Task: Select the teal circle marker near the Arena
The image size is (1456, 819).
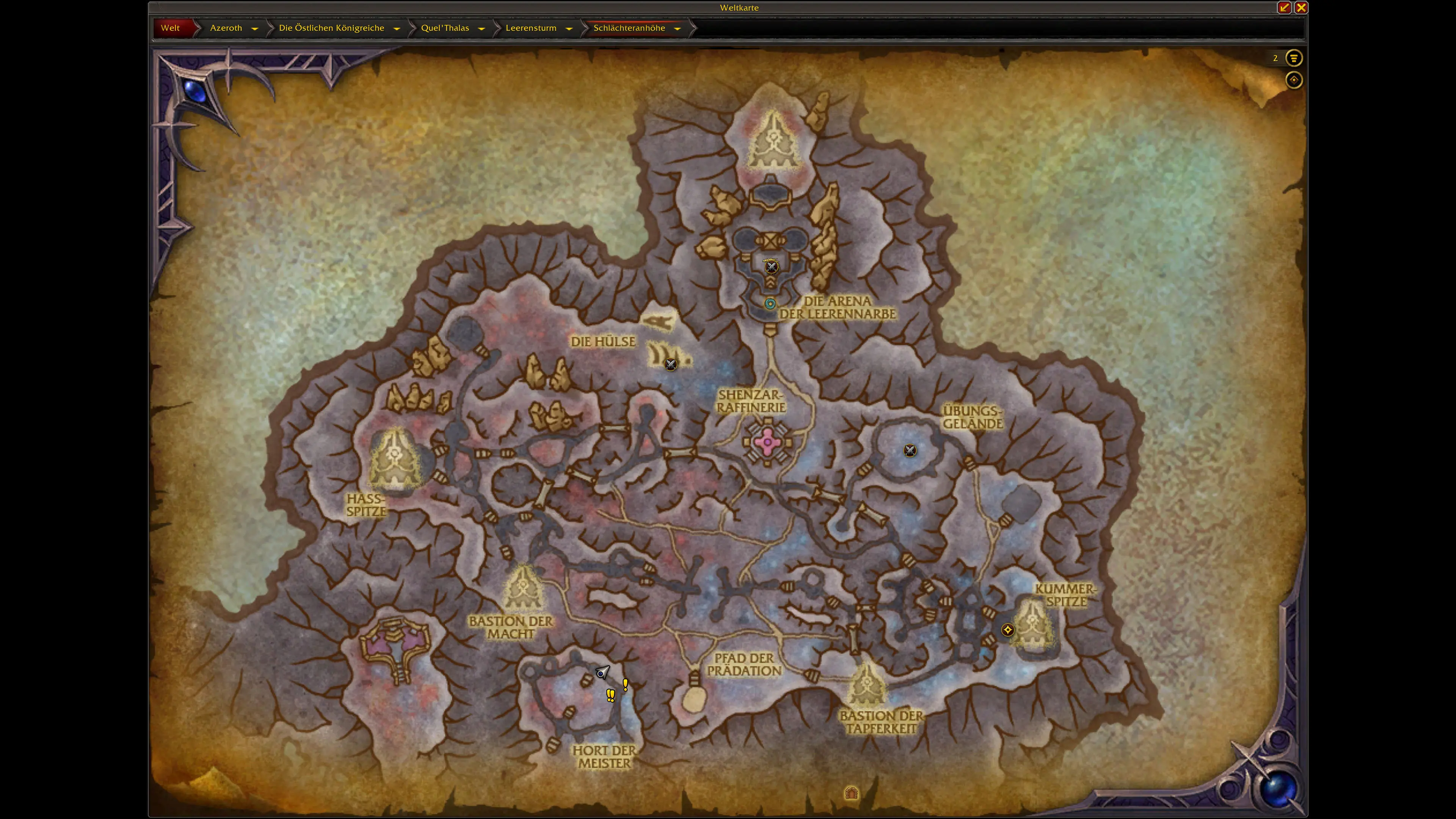Action: pyautogui.click(x=770, y=303)
